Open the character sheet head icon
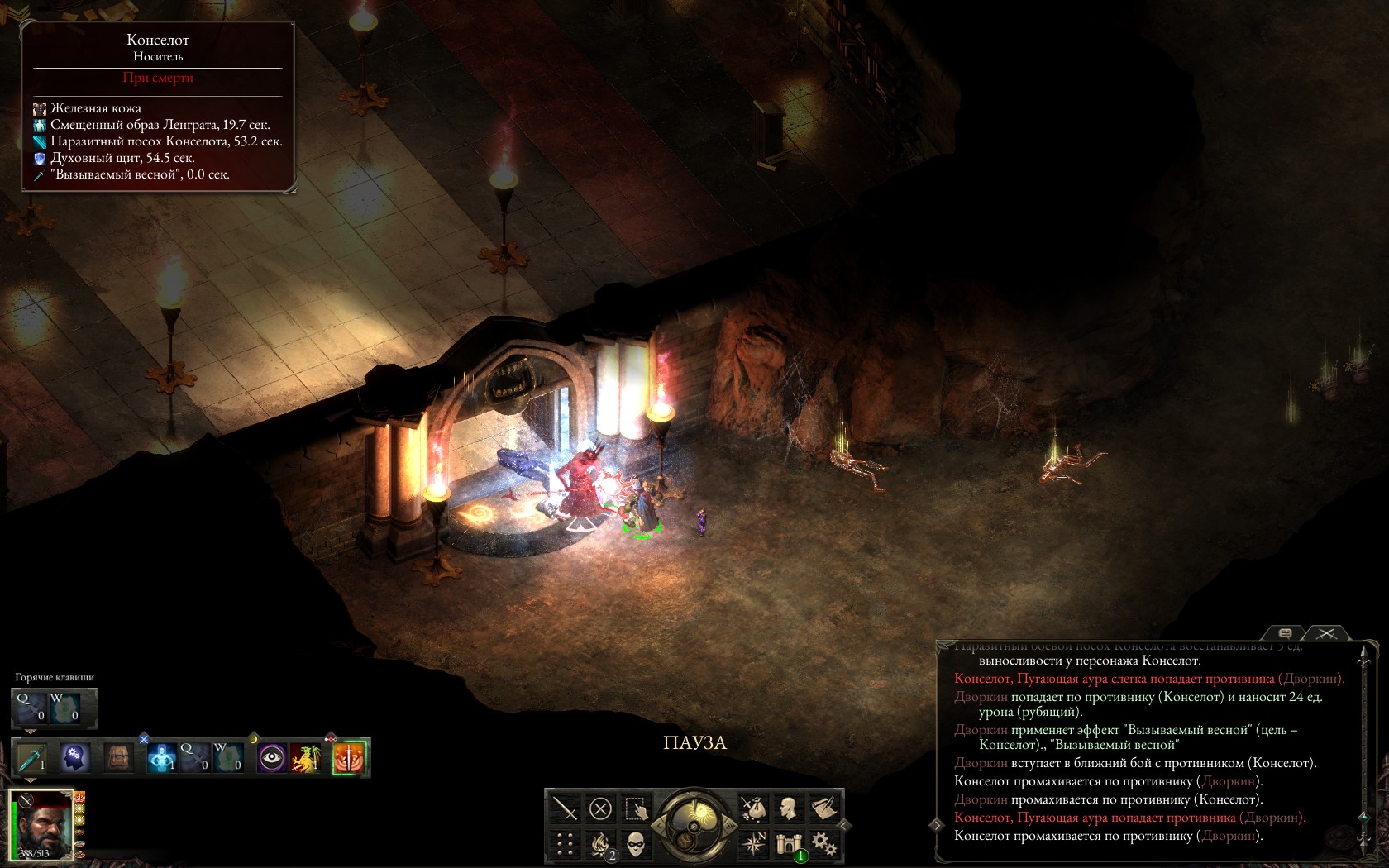 (x=789, y=808)
